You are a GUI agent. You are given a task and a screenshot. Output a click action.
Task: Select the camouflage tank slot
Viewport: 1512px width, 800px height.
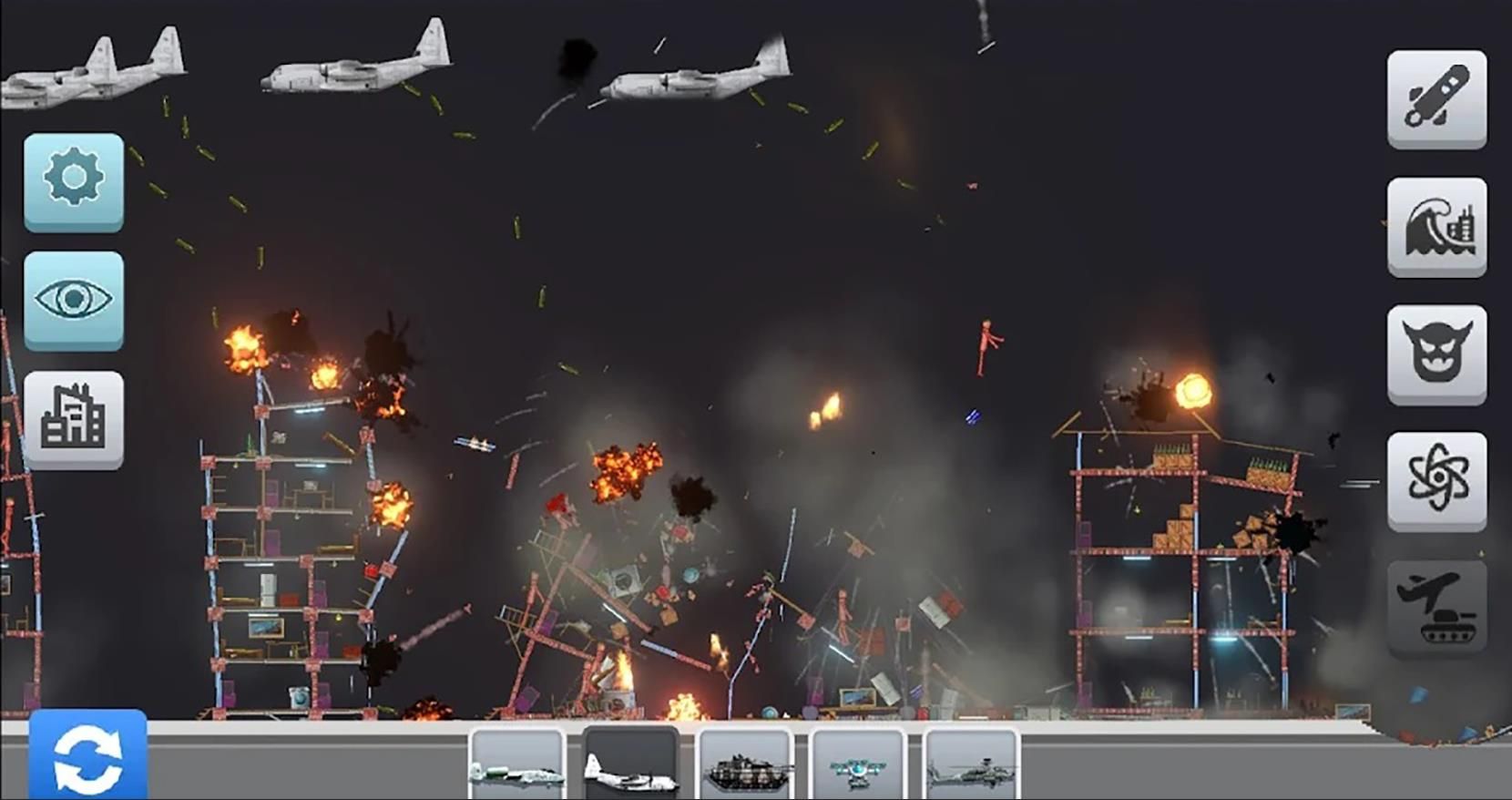point(744,765)
